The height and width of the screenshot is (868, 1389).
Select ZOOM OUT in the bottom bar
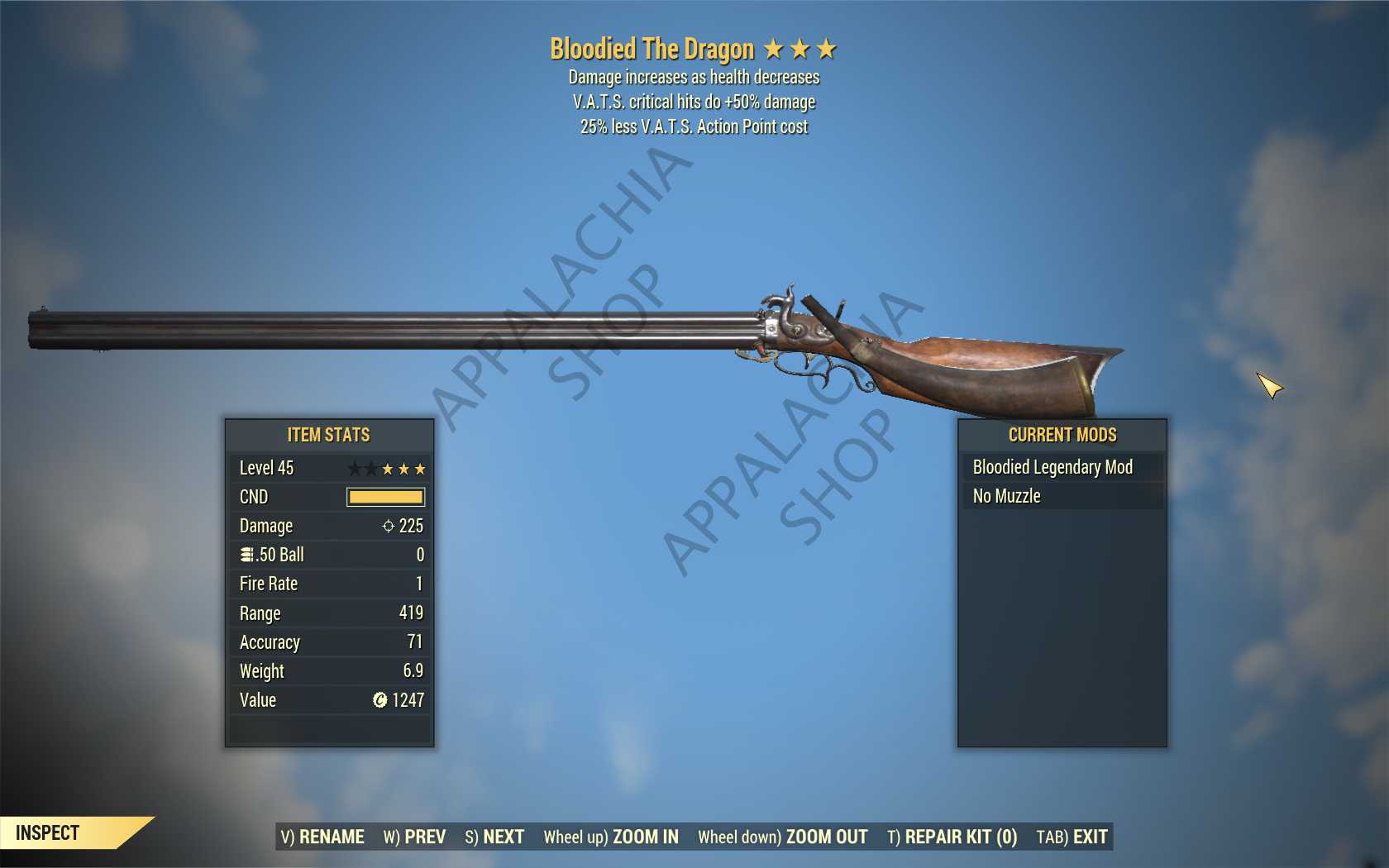(x=782, y=837)
